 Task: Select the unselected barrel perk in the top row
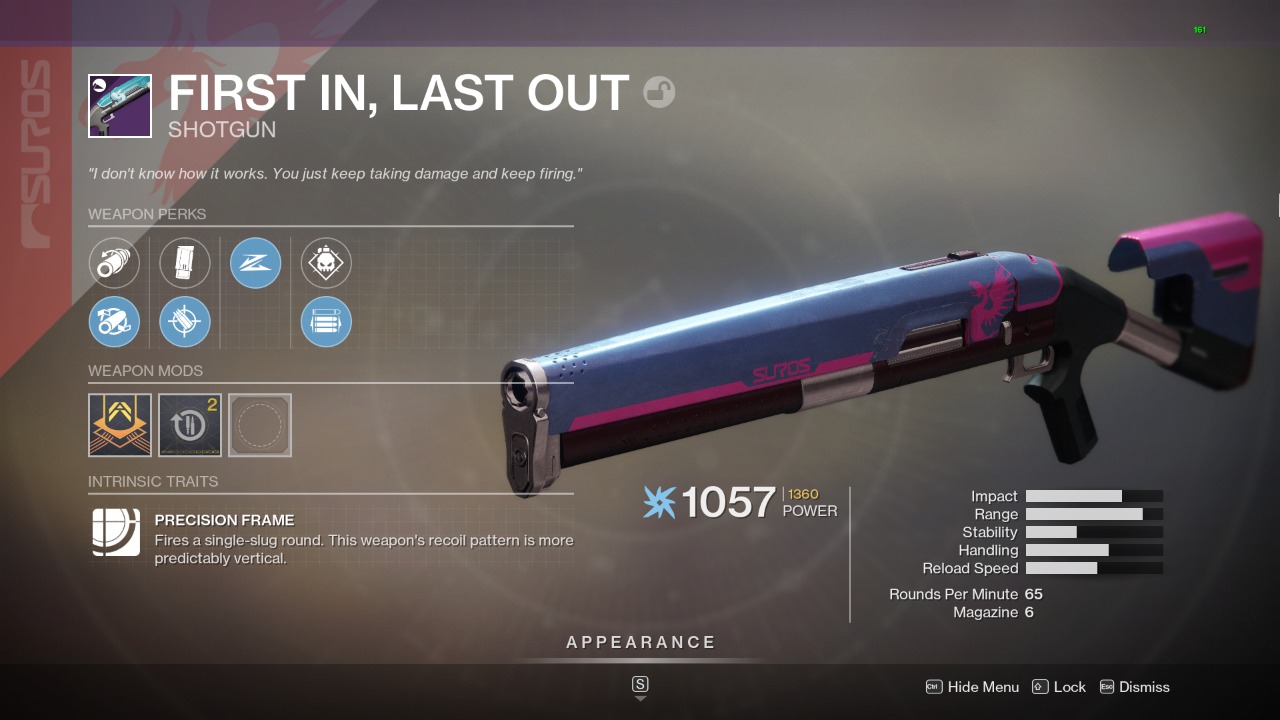click(x=114, y=263)
